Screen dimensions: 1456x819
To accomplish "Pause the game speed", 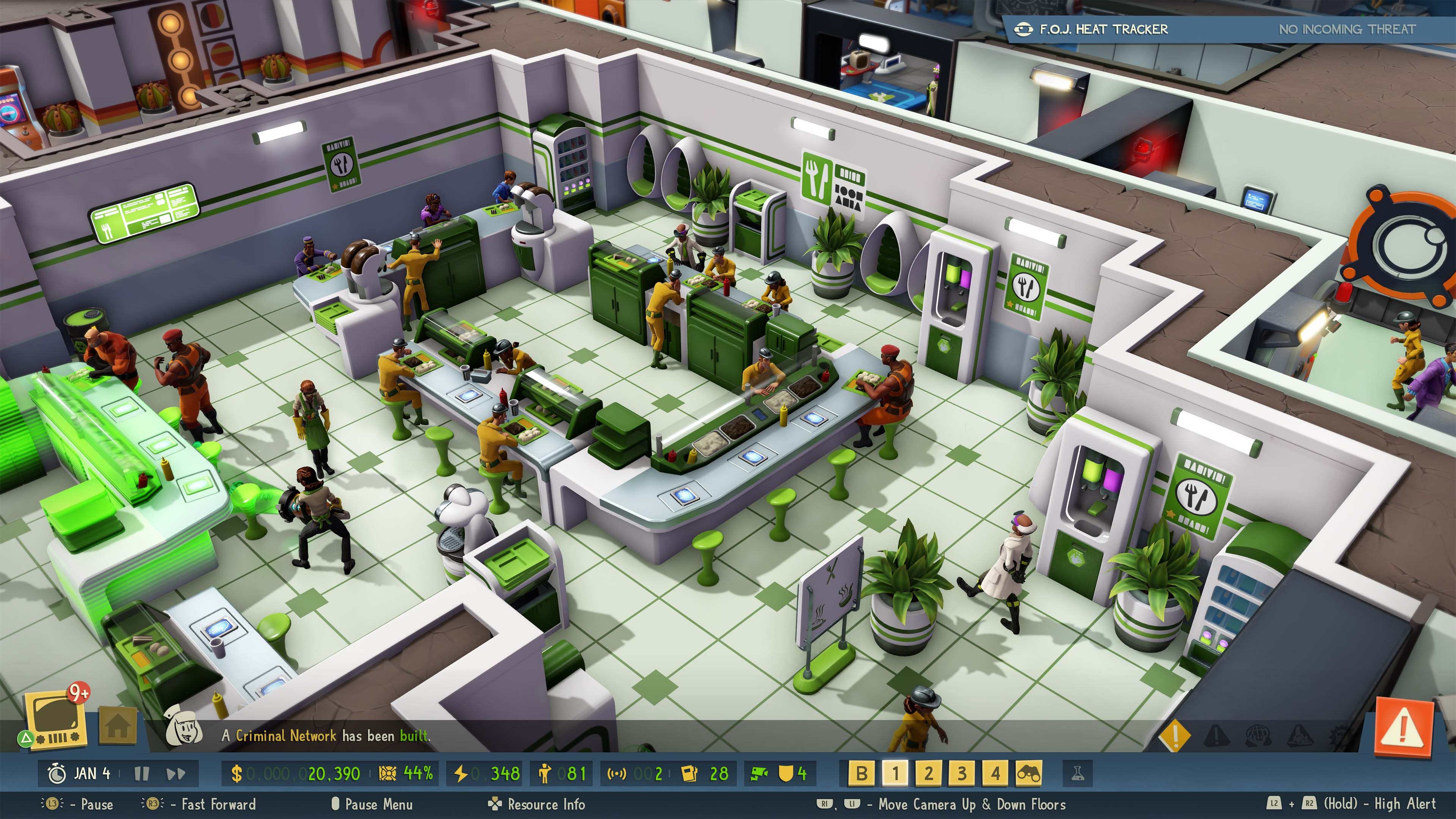I will [141, 773].
